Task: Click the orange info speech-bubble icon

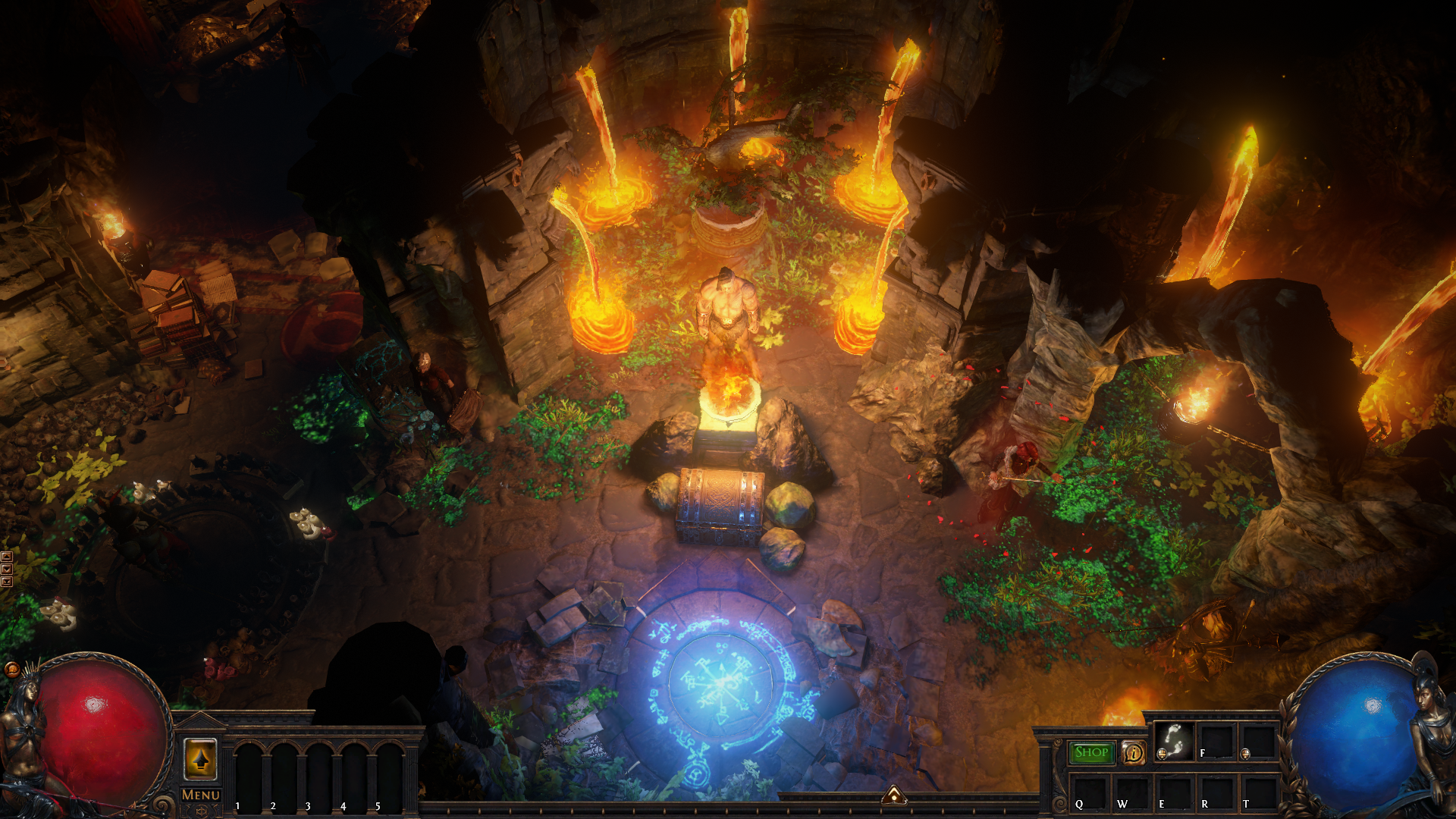Action: point(1133,752)
